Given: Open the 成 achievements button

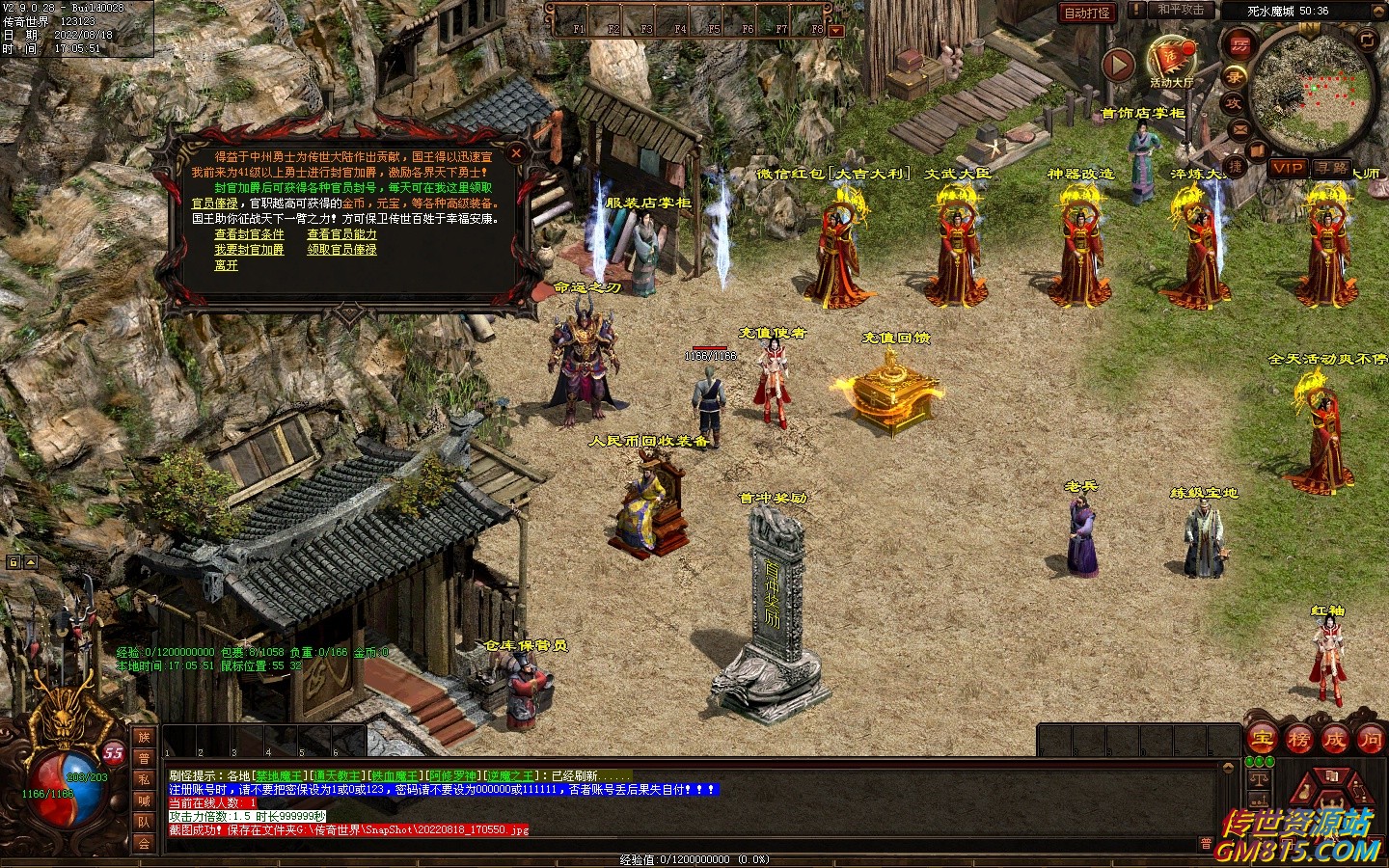Looking at the screenshot, I should click(x=1334, y=740).
